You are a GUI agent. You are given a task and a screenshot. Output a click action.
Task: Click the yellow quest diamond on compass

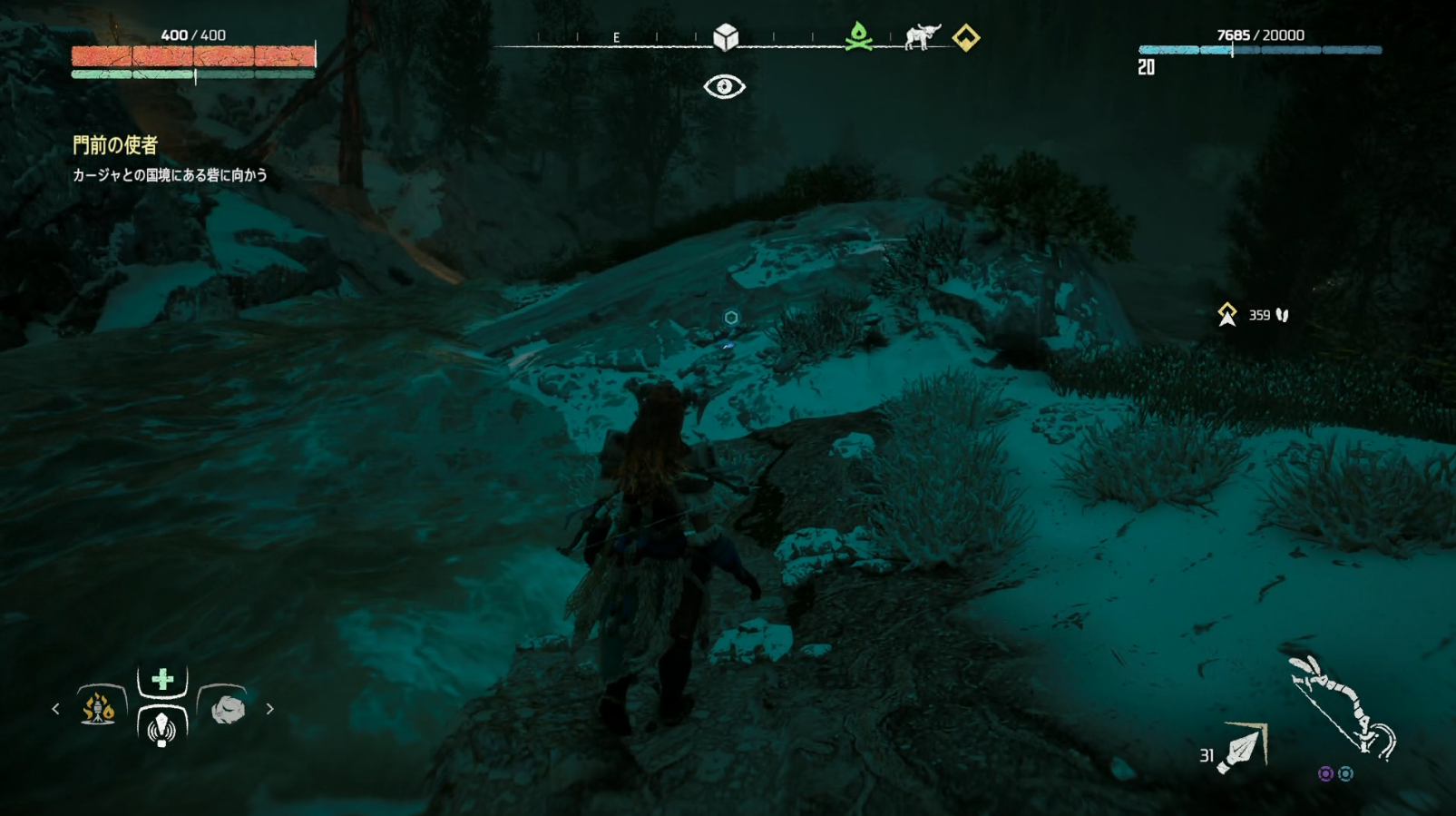point(966,38)
